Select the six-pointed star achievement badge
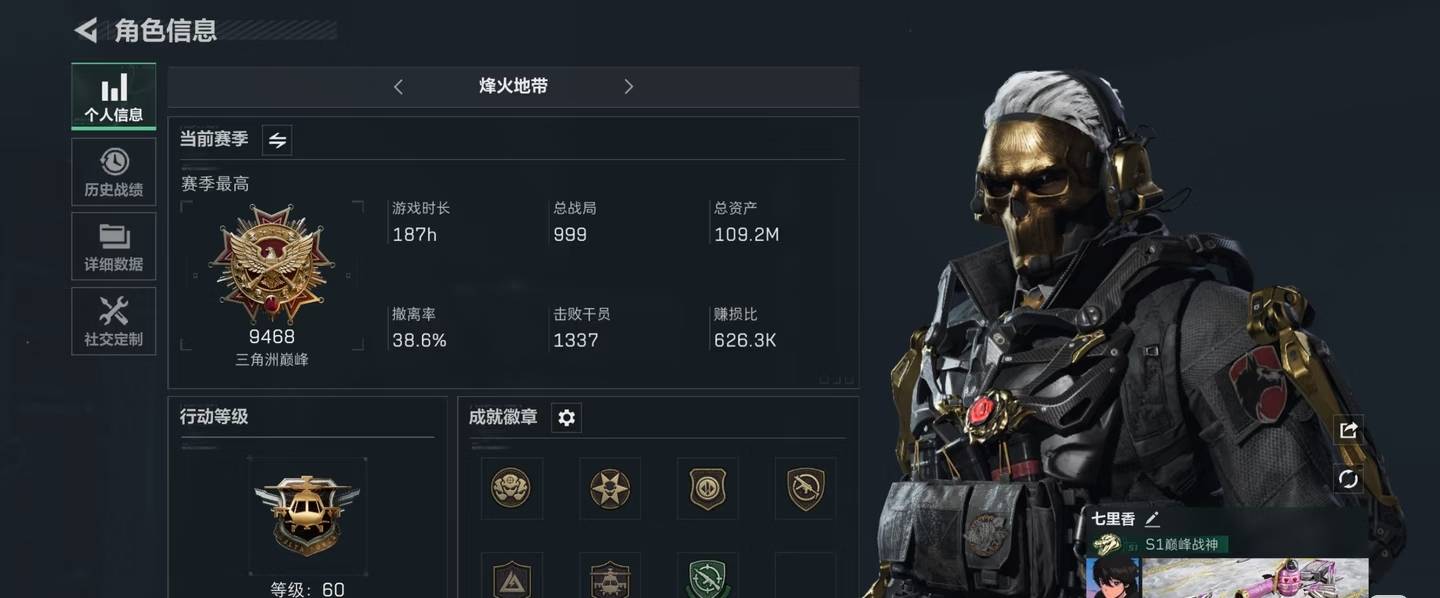This screenshot has height=598, width=1440. (x=609, y=488)
